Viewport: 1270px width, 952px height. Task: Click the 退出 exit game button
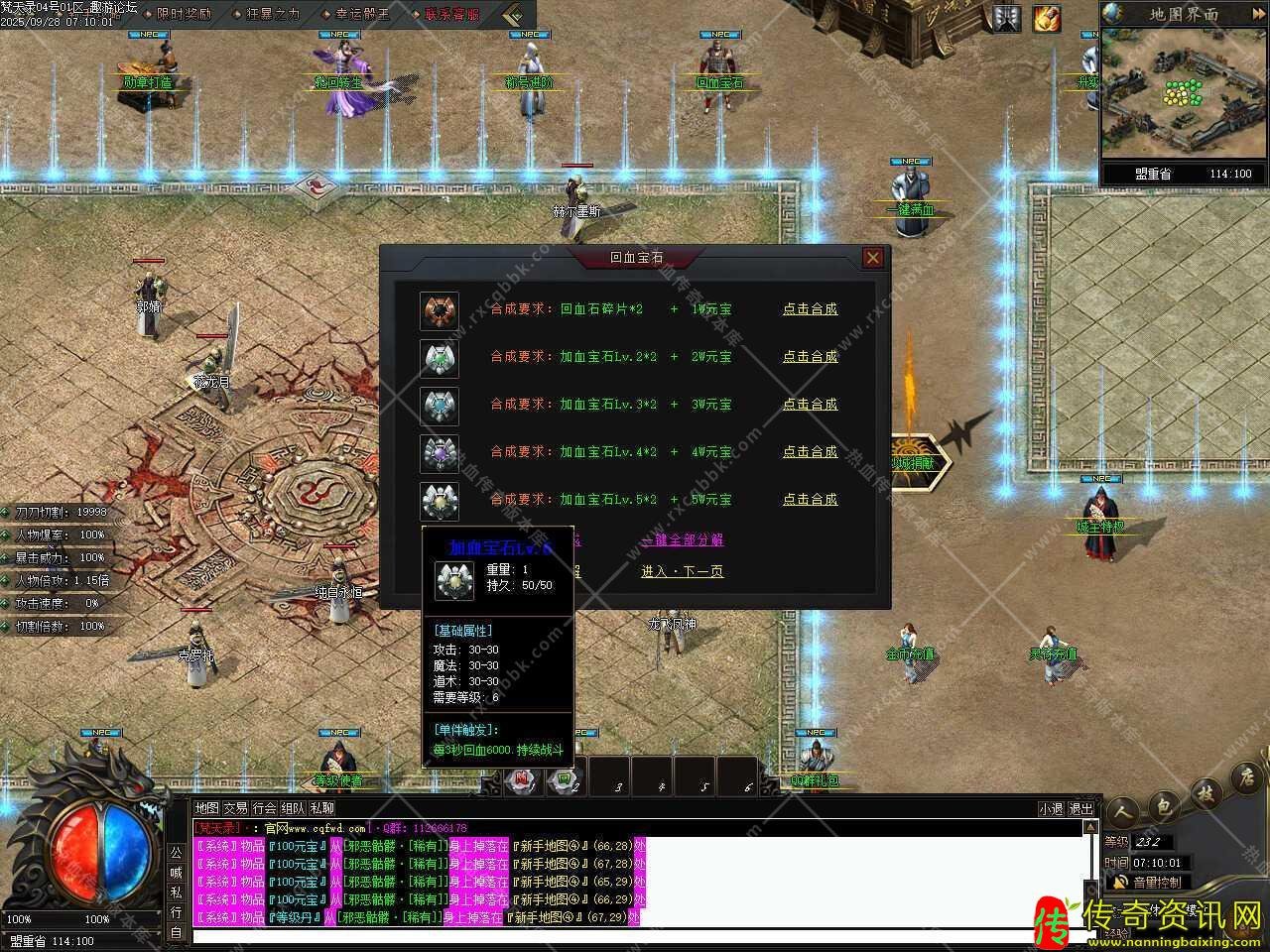1080,809
